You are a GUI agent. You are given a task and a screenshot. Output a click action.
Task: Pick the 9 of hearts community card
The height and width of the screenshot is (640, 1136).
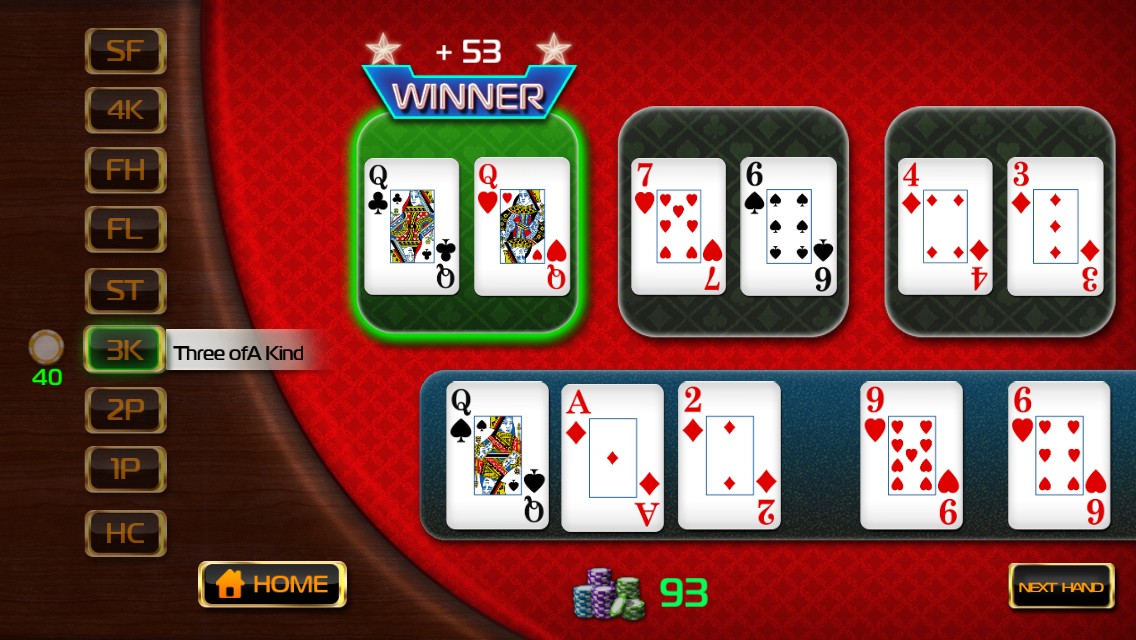pyautogui.click(x=911, y=455)
